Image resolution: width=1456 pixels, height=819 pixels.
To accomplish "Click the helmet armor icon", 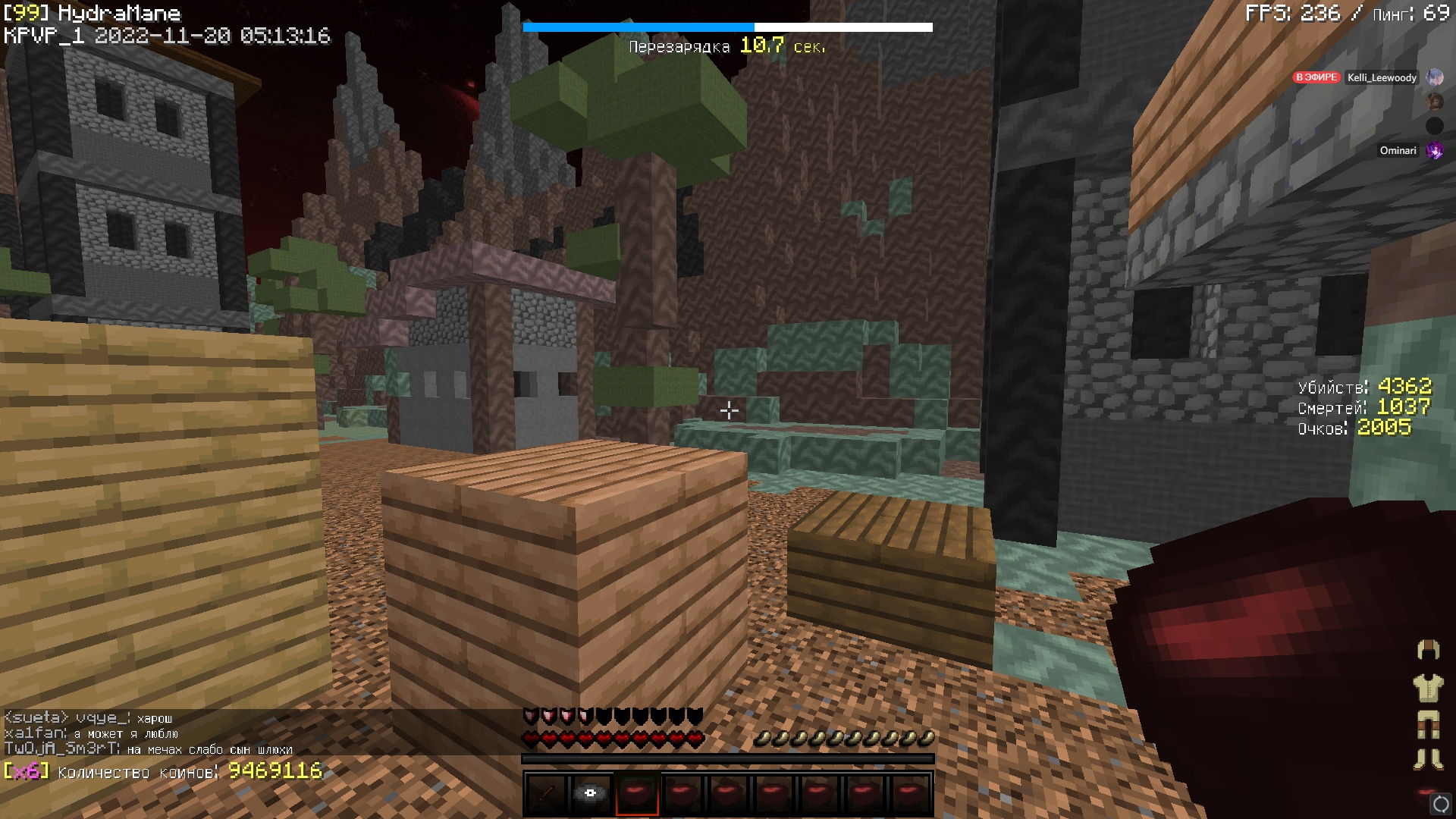I will click(x=1428, y=650).
